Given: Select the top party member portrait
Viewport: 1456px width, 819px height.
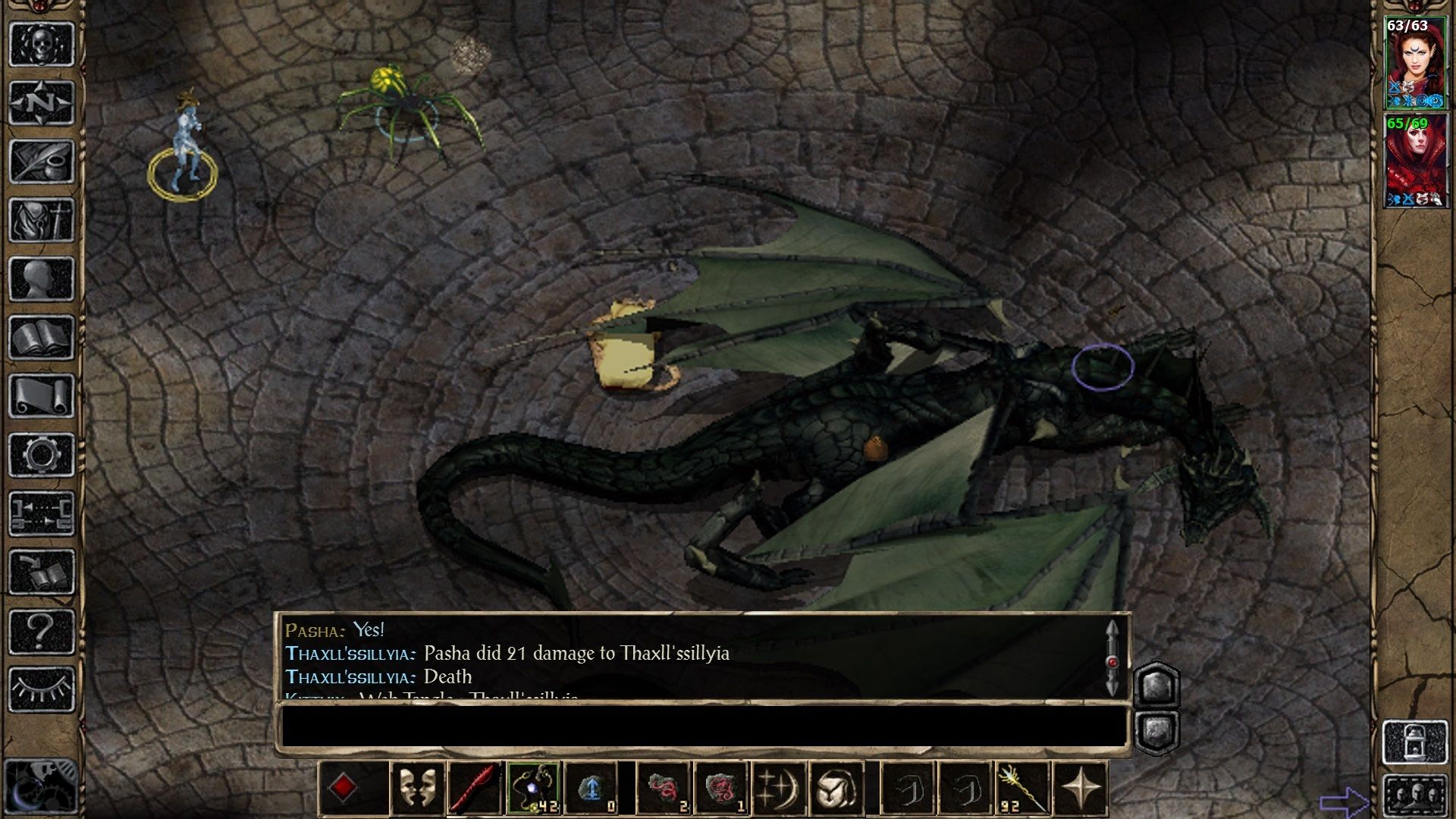Looking at the screenshot, I should [1414, 64].
